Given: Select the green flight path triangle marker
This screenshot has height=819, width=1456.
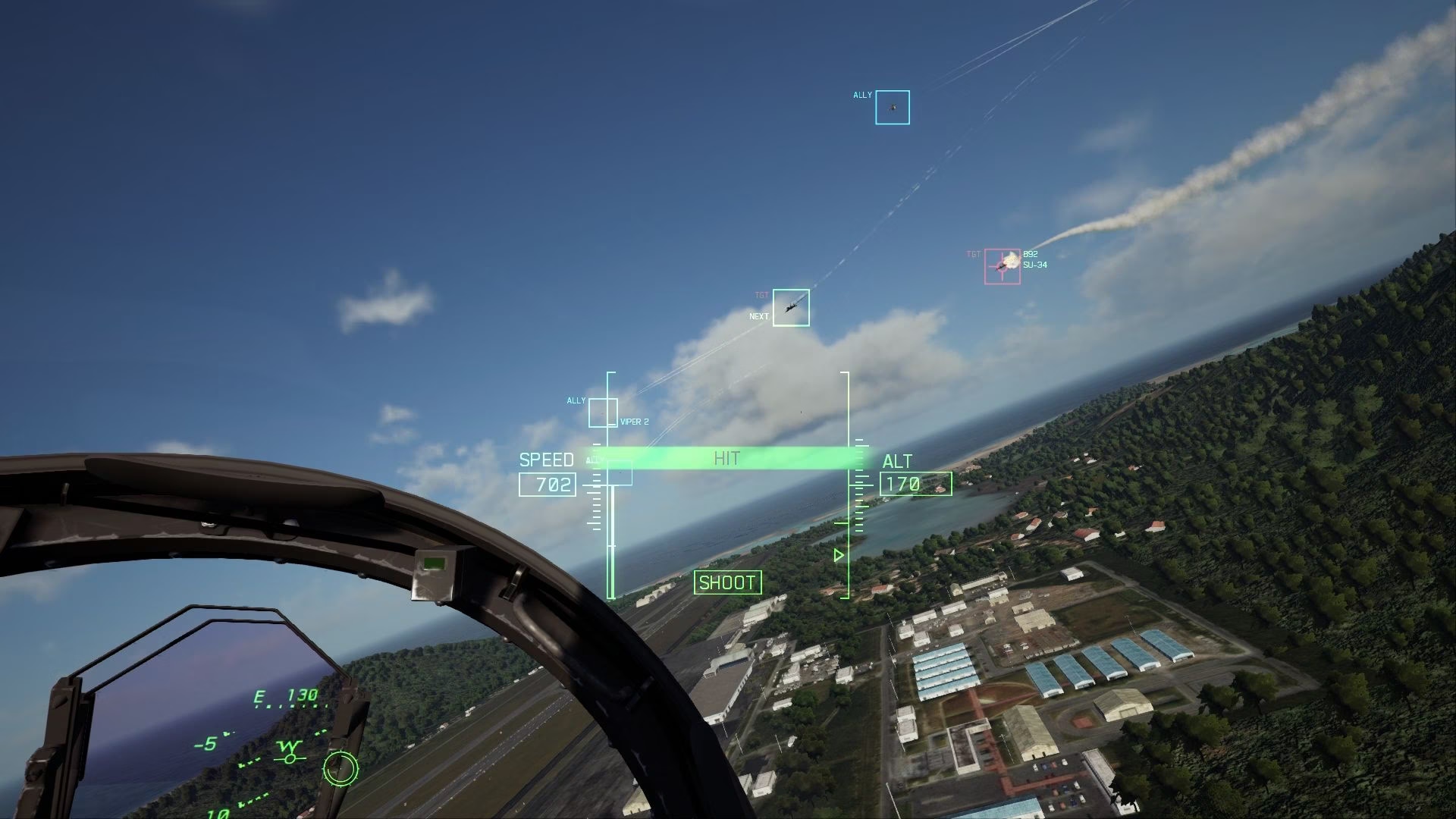Looking at the screenshot, I should 837,556.
